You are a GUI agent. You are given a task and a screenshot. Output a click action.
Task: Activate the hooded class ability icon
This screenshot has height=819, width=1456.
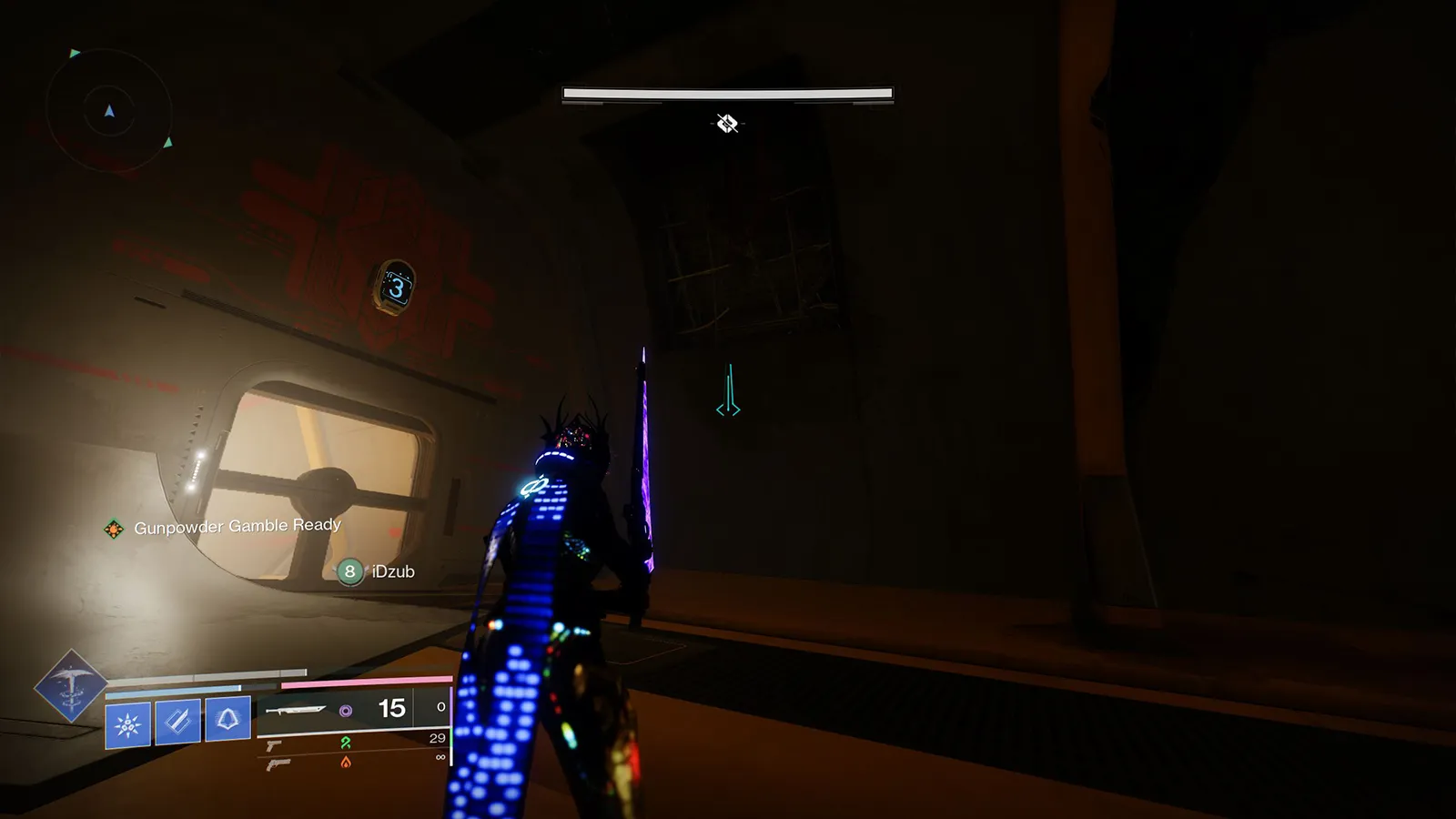point(227,720)
